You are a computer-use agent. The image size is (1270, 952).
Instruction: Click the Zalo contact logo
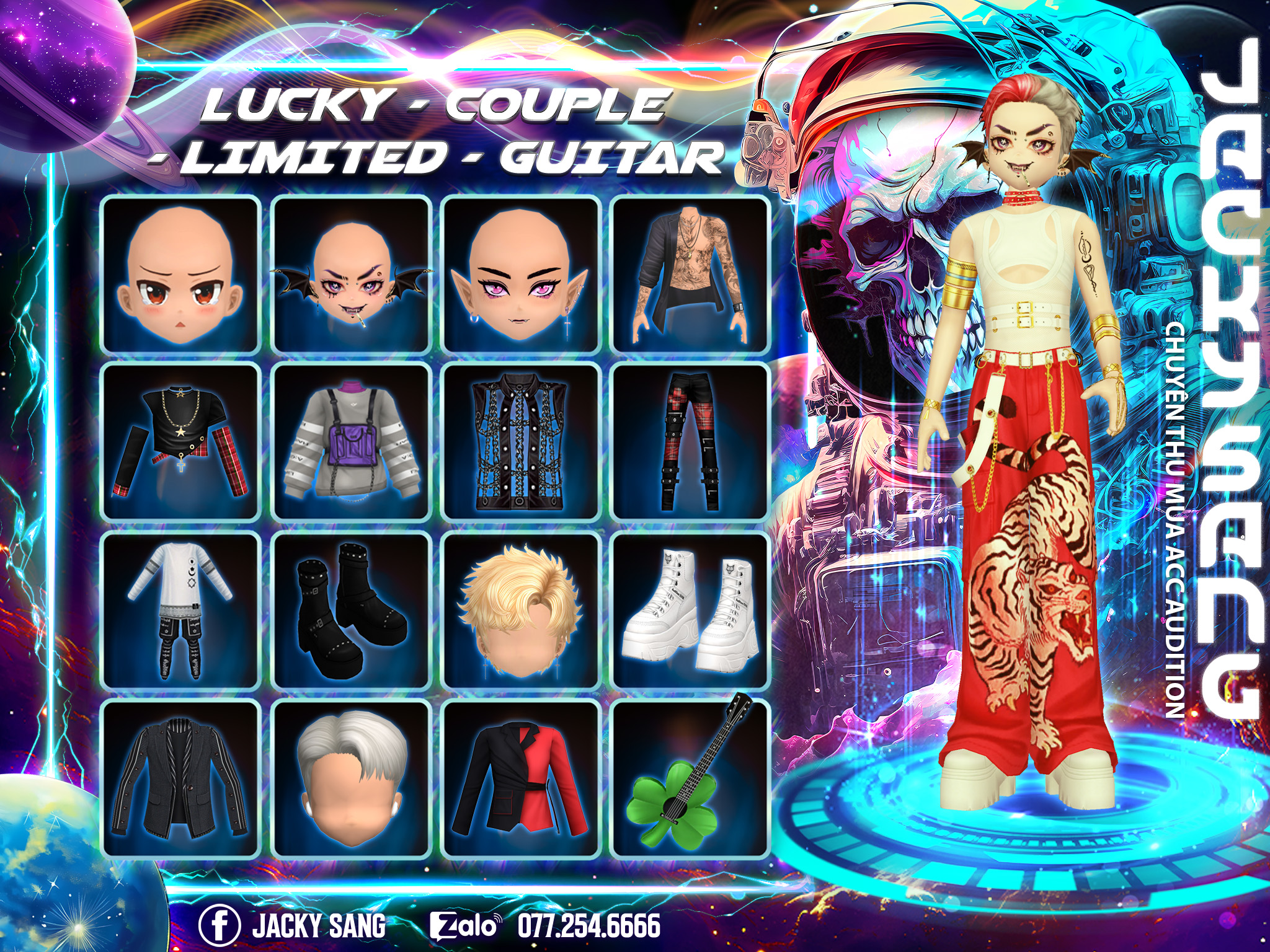[x=464, y=925]
